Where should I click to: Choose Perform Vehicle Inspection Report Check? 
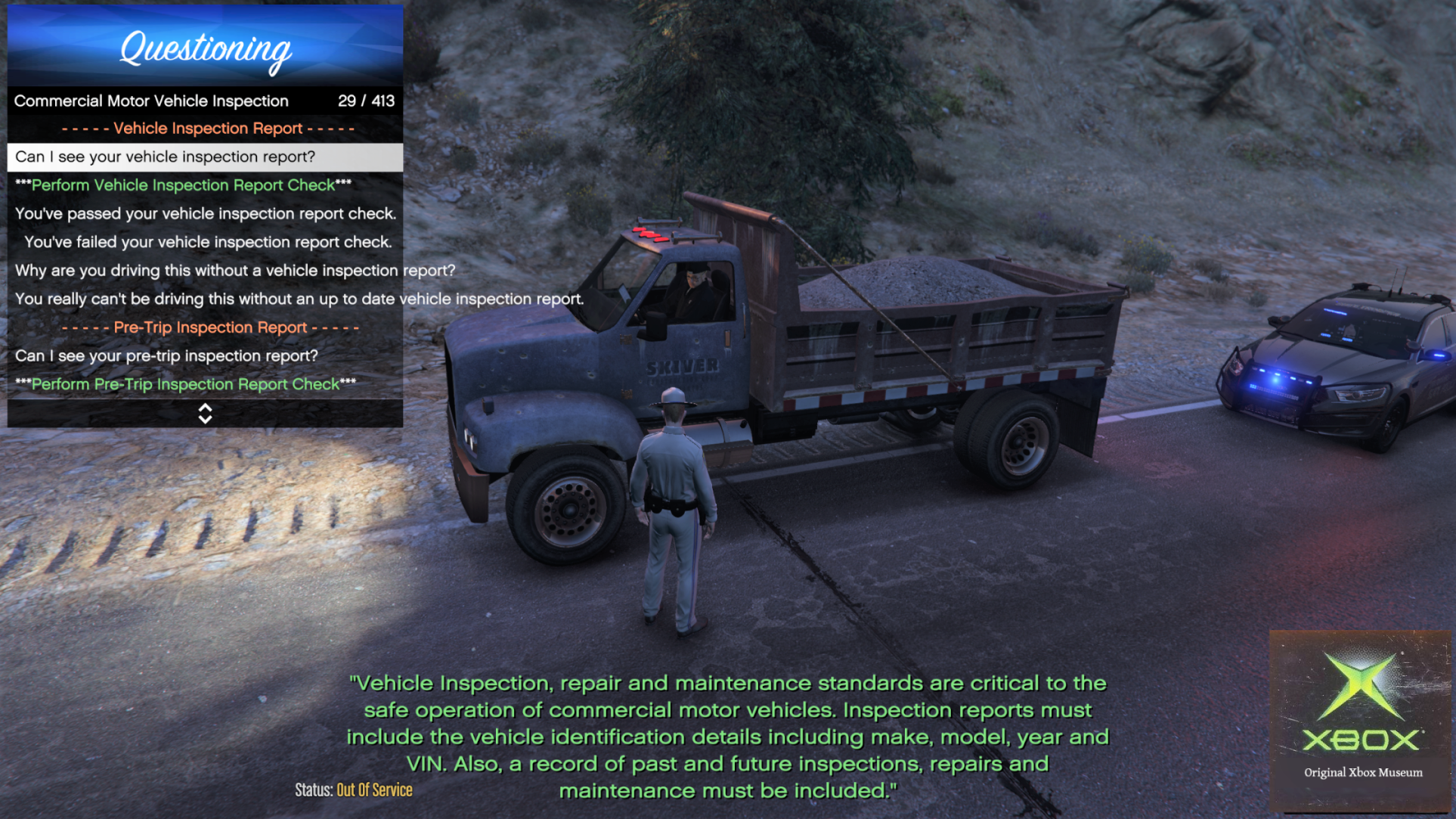[x=184, y=185]
